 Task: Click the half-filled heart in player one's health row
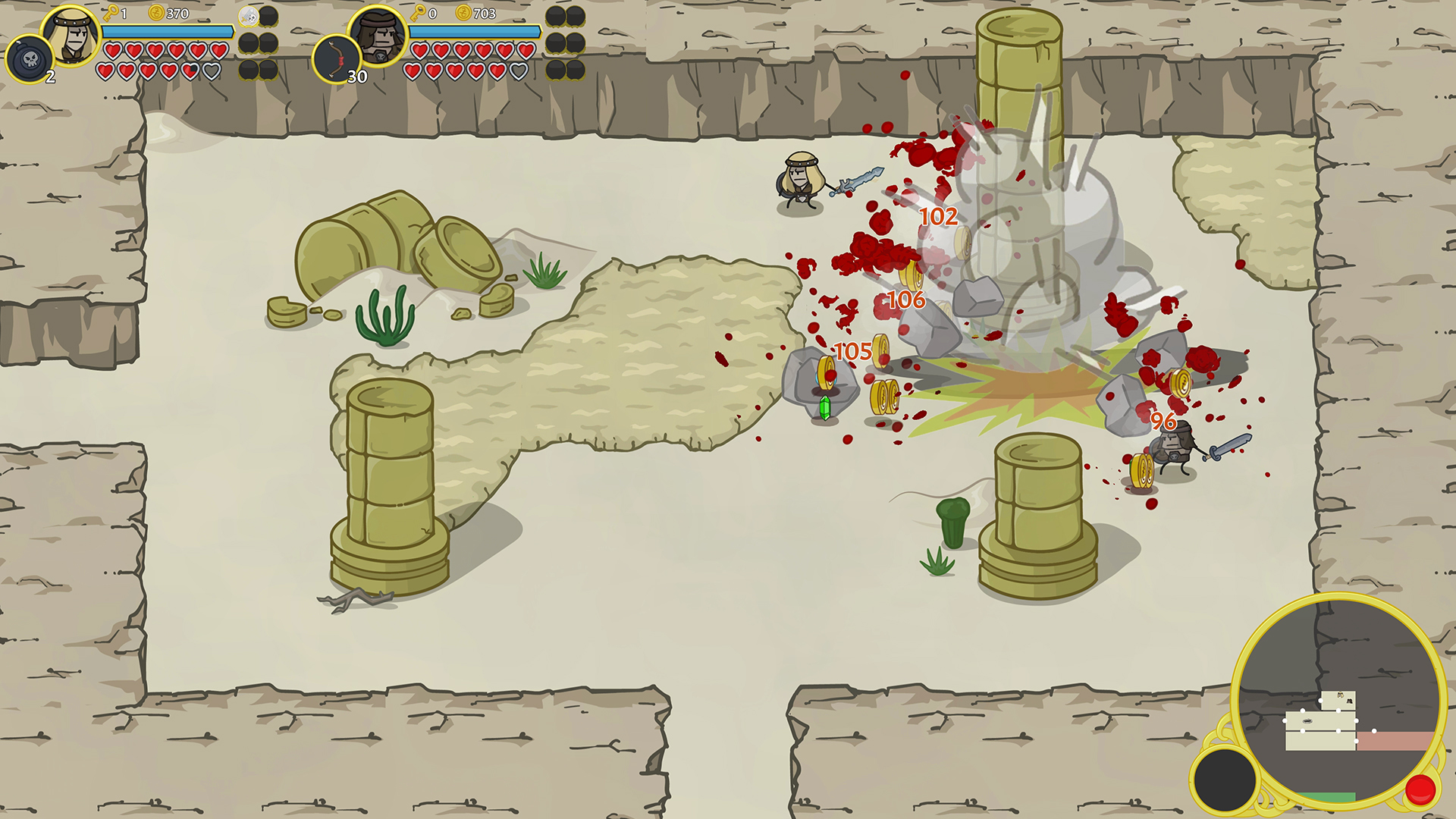[188, 70]
